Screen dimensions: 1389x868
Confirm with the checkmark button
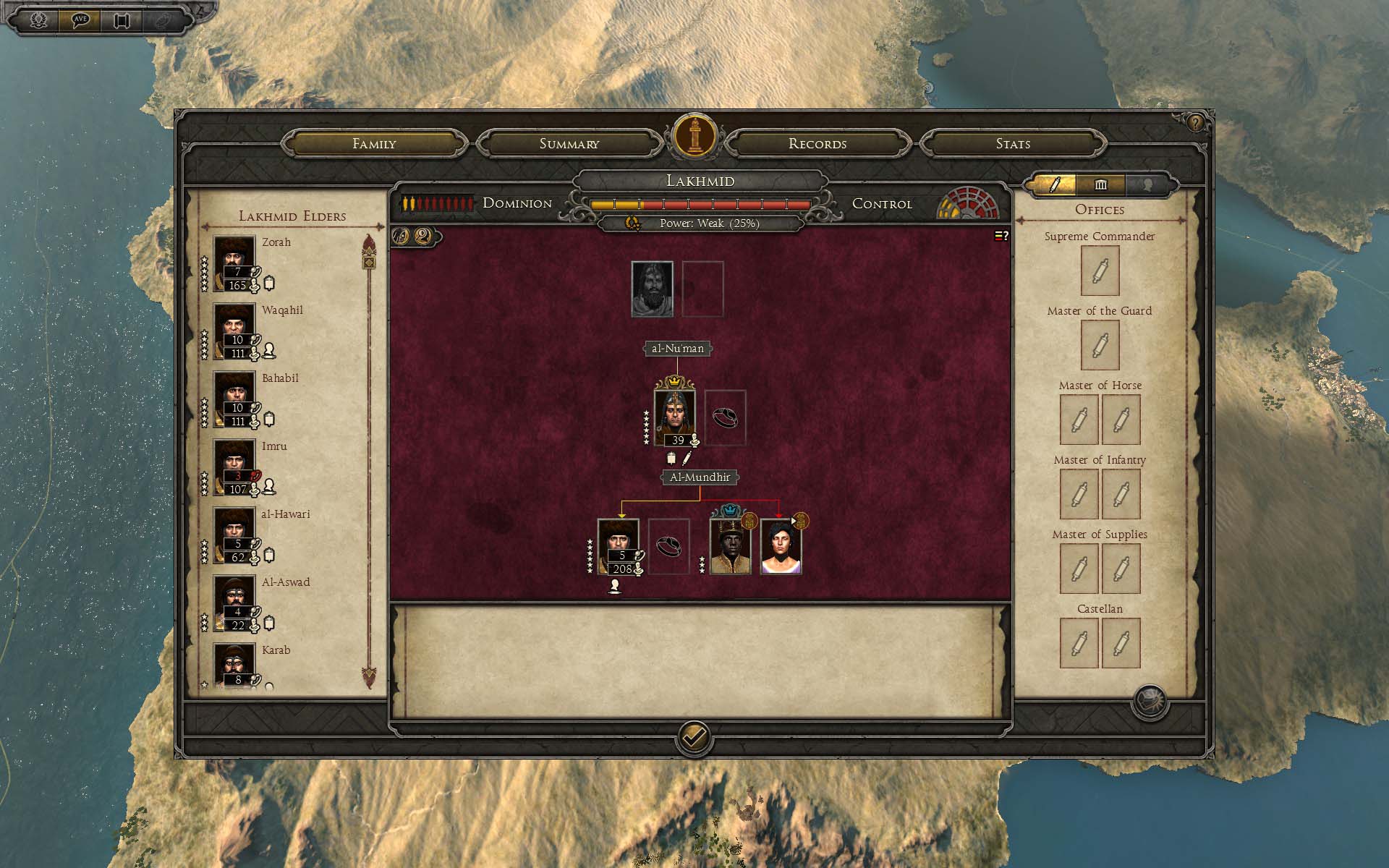pos(694,737)
